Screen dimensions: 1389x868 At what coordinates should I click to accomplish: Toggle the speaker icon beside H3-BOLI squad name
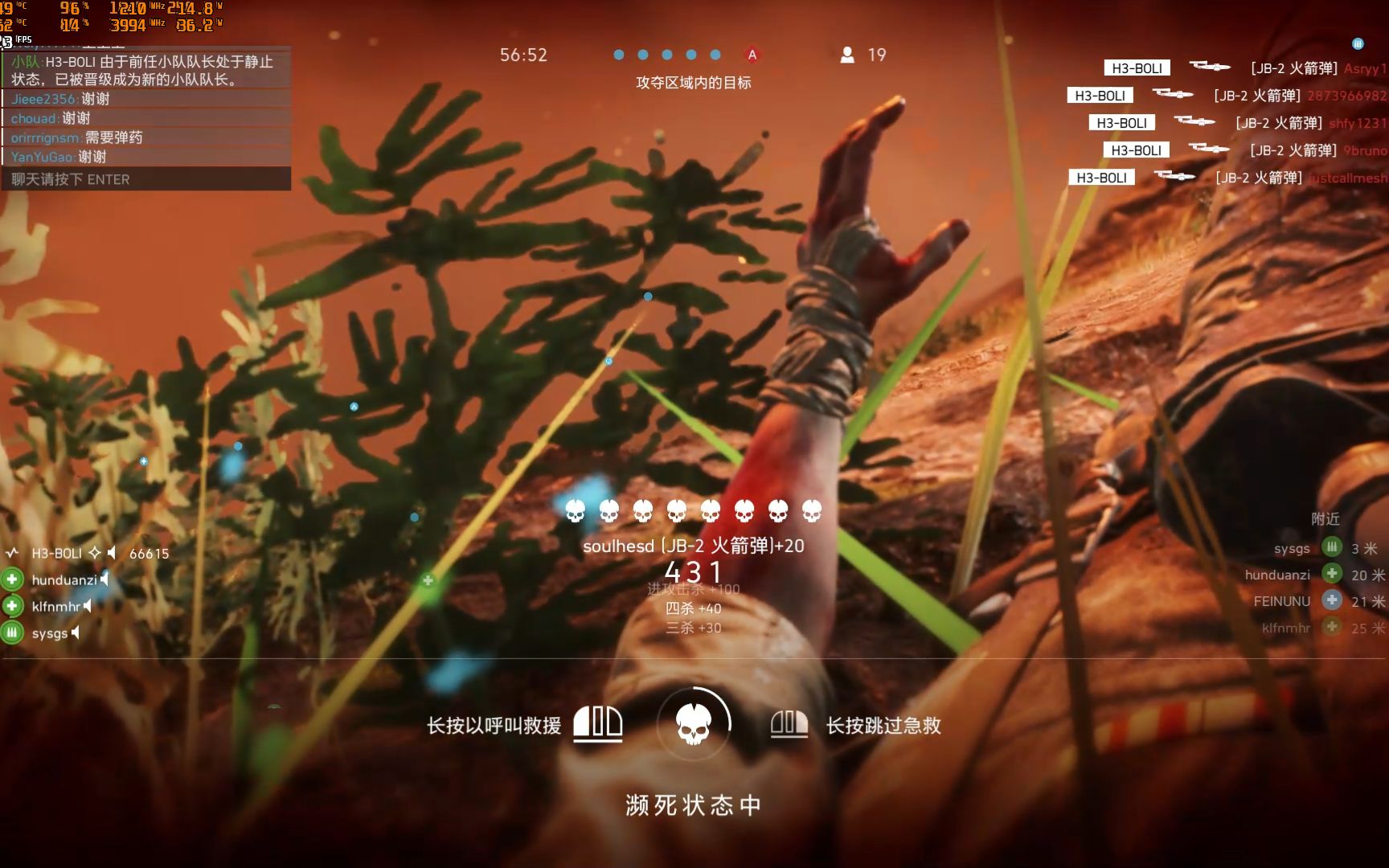[112, 551]
